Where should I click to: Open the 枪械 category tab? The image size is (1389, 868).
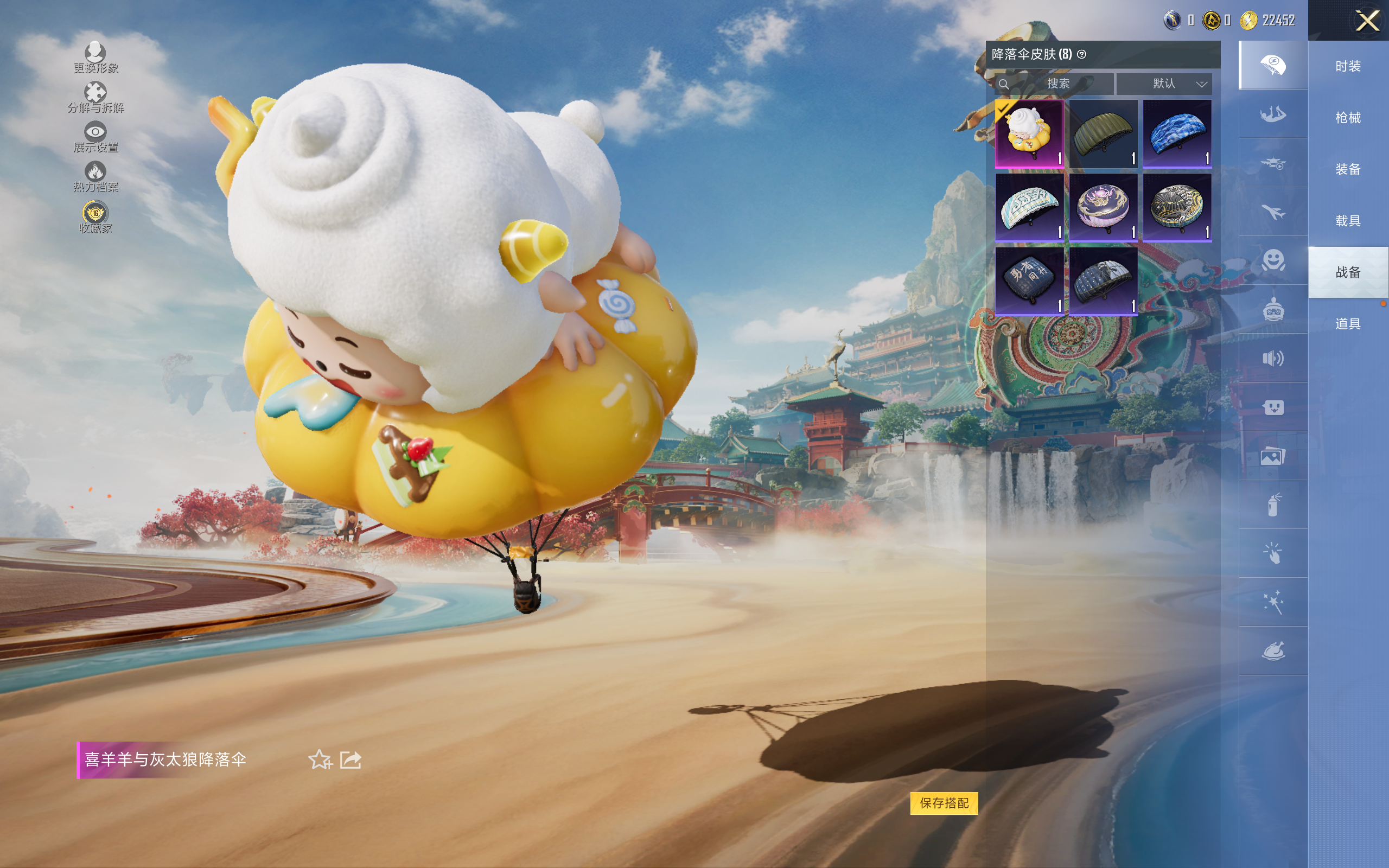1348,118
